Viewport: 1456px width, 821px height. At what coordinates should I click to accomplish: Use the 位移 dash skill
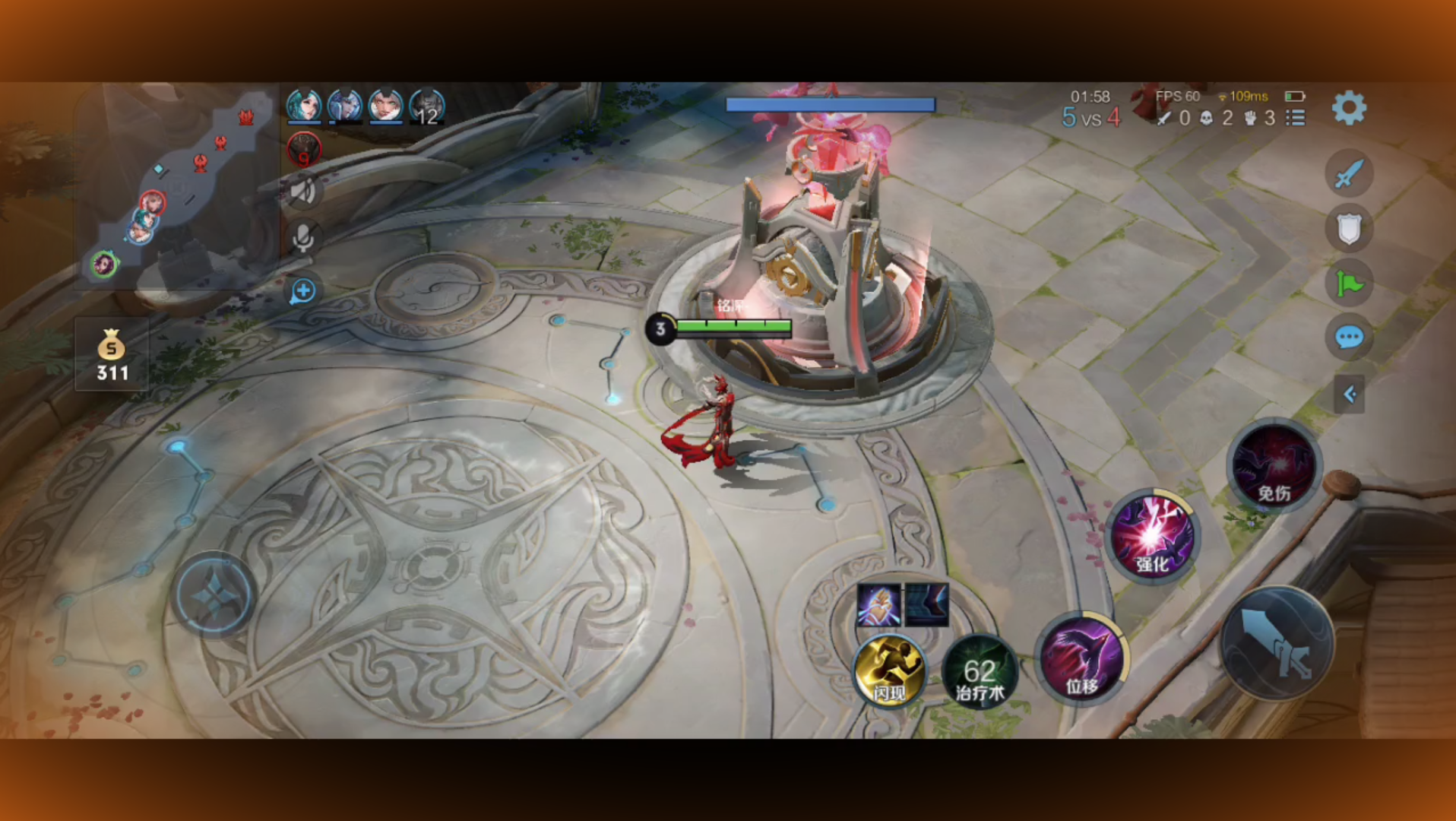[x=1081, y=658]
